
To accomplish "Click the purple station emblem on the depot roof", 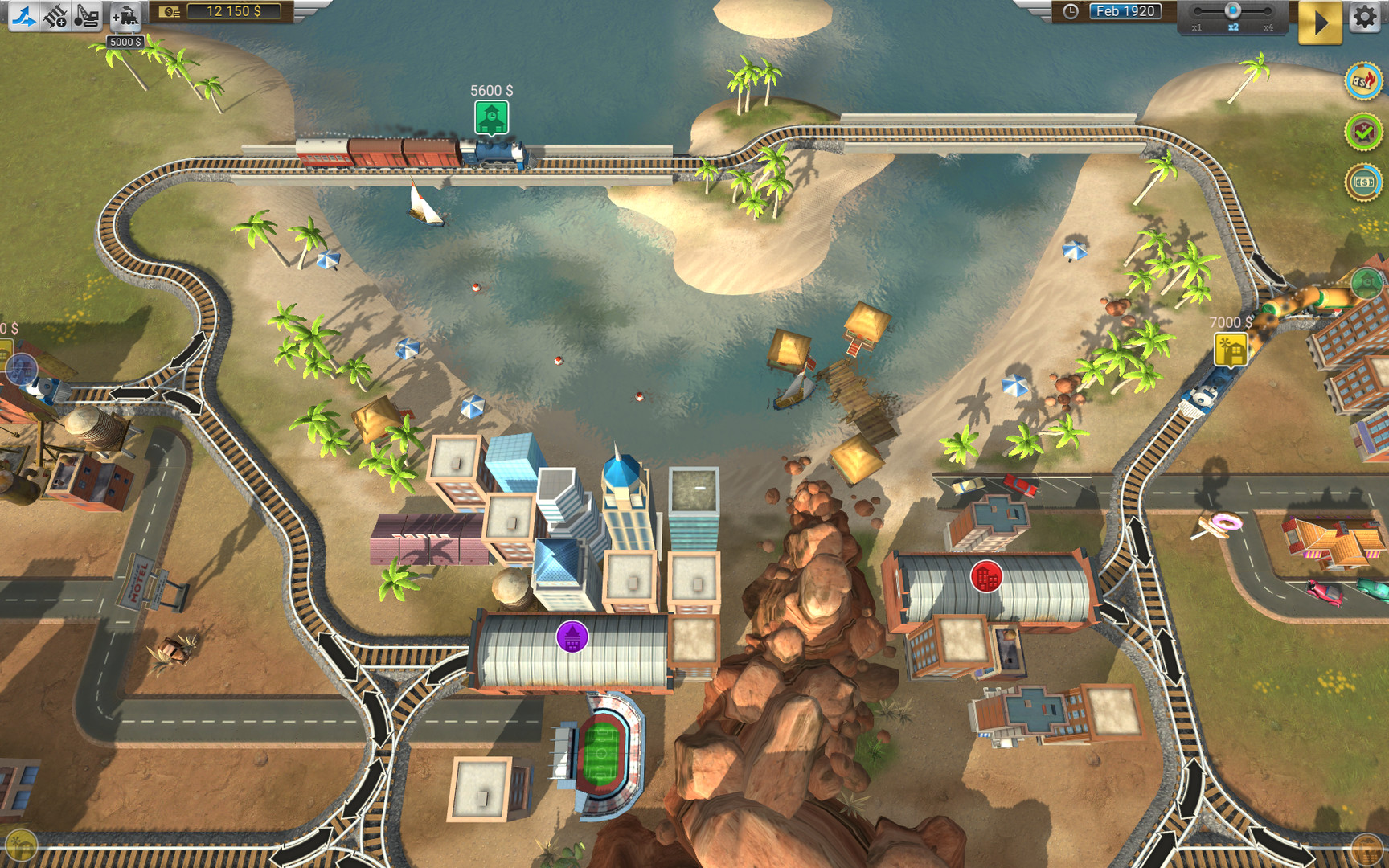I will pyautogui.click(x=573, y=636).
